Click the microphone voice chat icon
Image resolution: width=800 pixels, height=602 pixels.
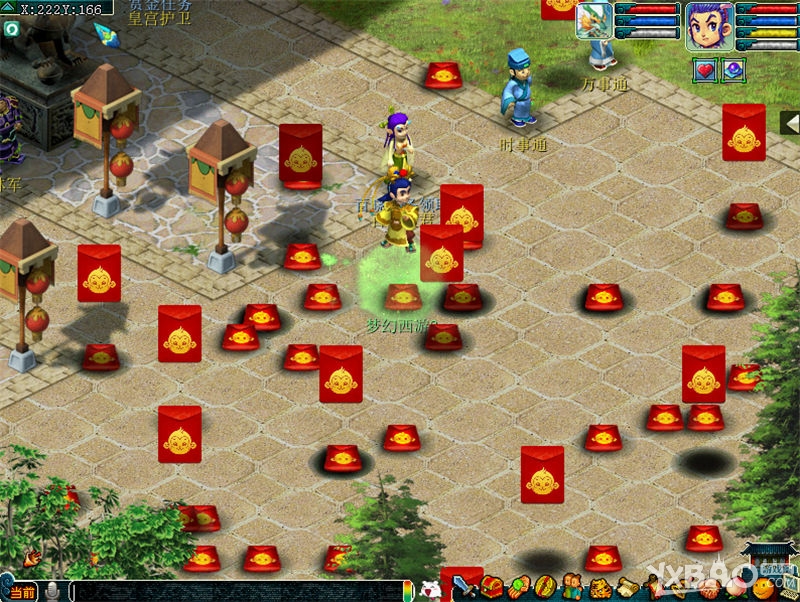click(x=52, y=591)
